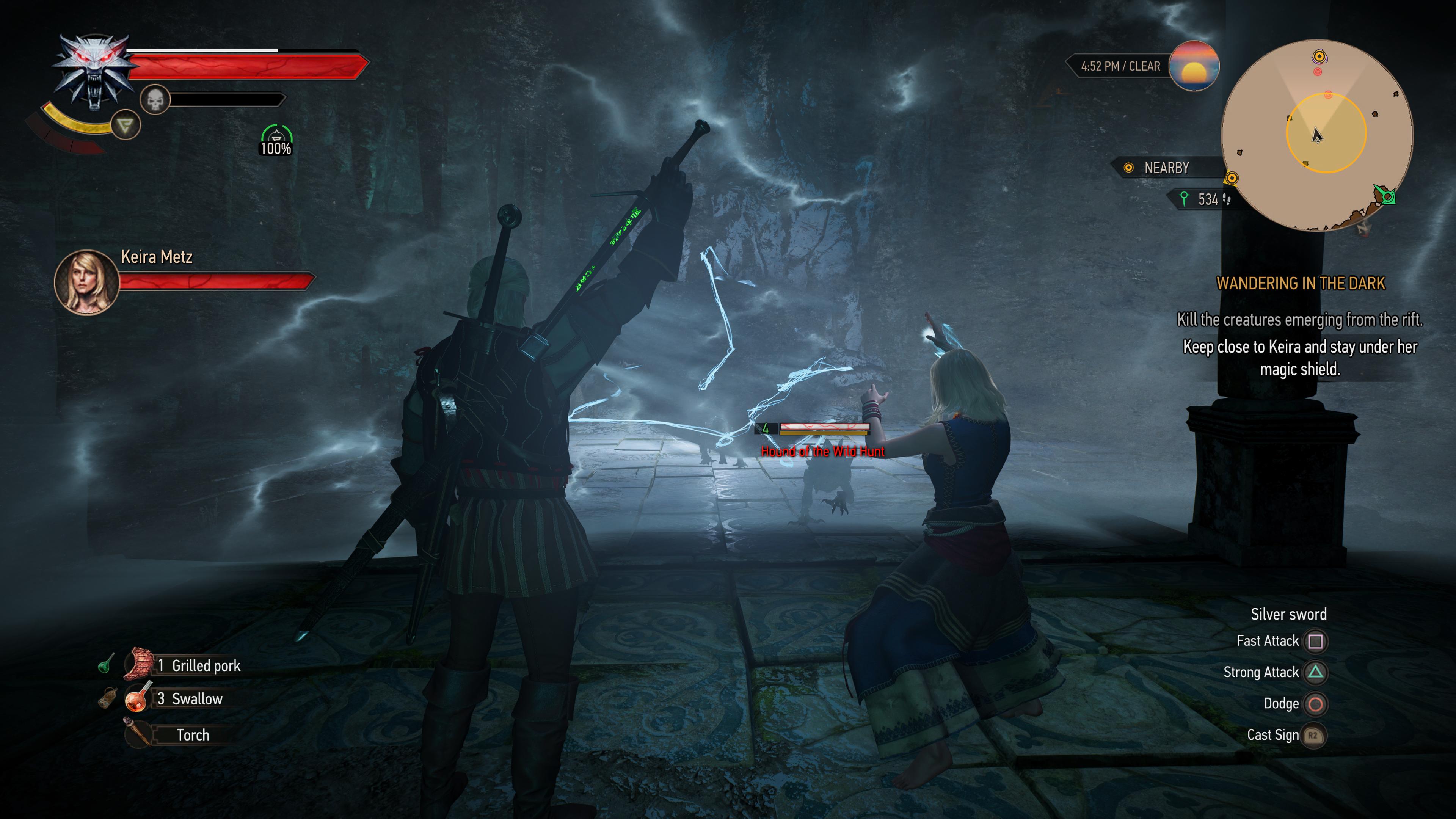
Task: Click the wolf medallion icon
Action: coord(94,71)
